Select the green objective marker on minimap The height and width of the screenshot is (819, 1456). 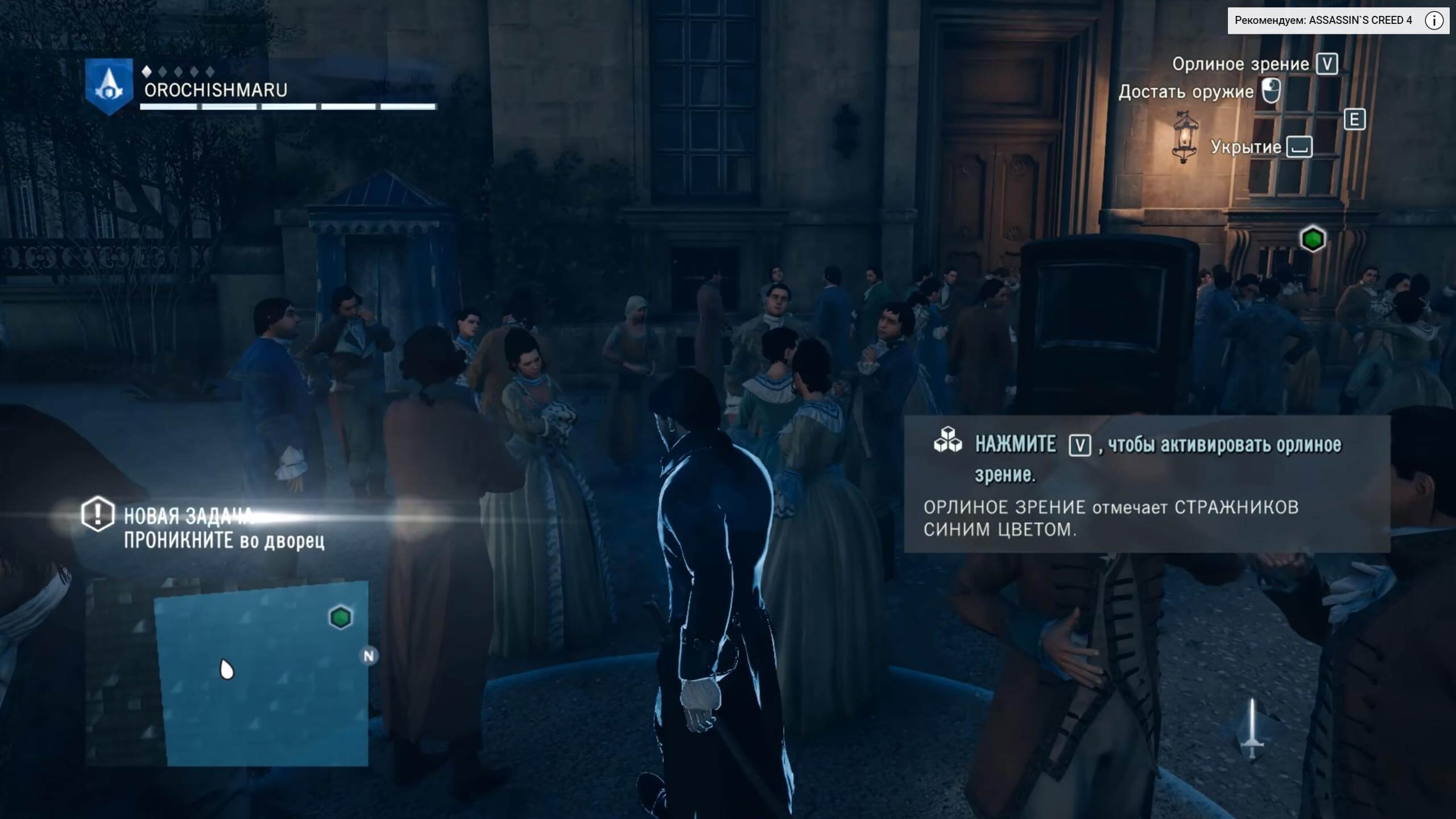[341, 617]
